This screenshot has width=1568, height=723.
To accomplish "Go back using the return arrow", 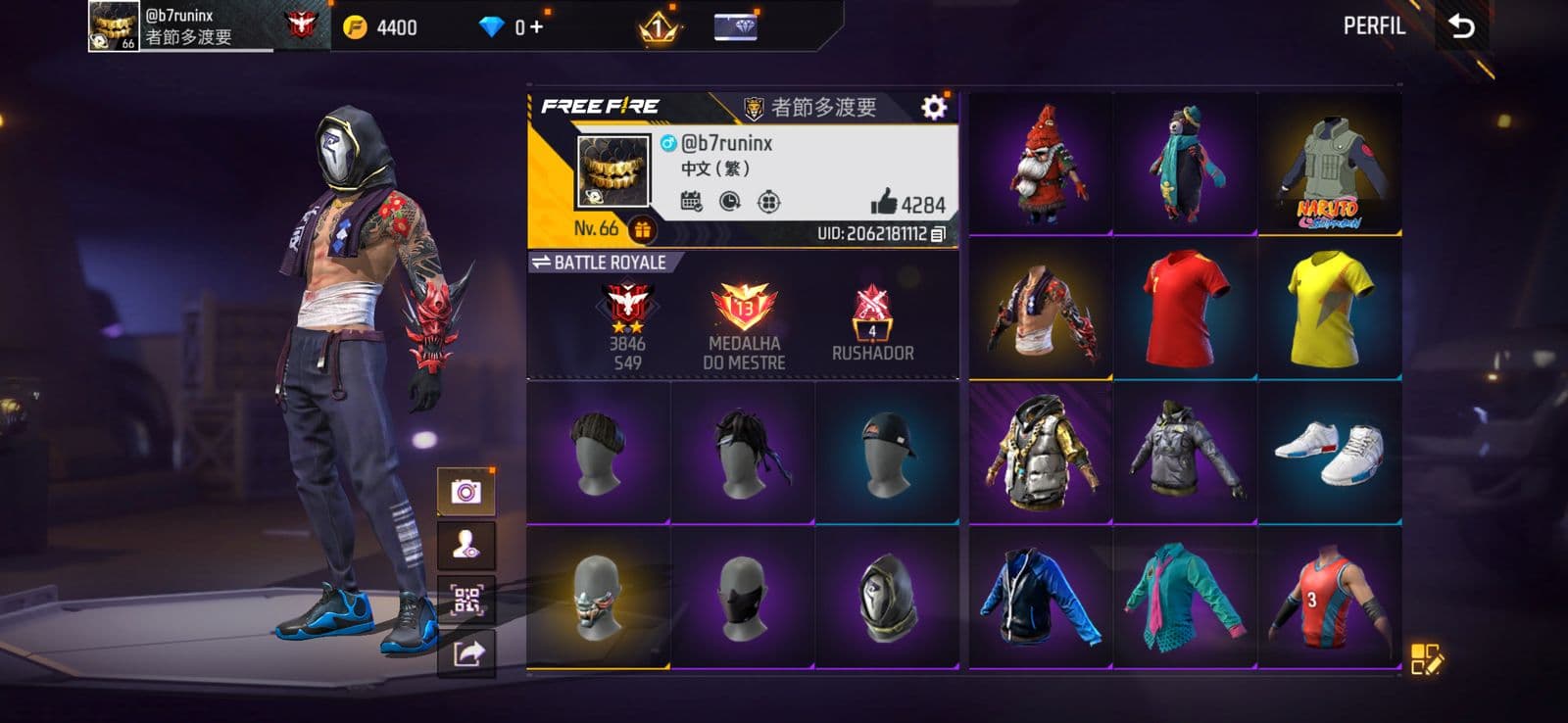I will pos(1461,25).
